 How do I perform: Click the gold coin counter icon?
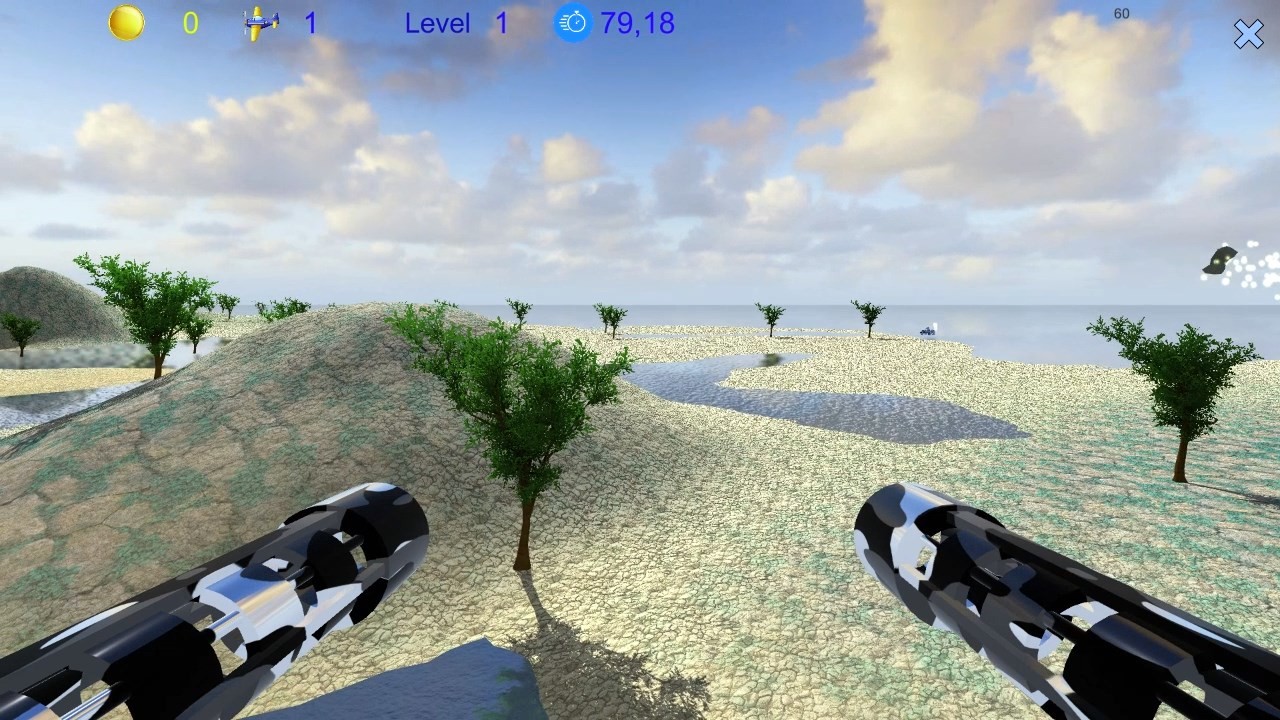pos(126,22)
